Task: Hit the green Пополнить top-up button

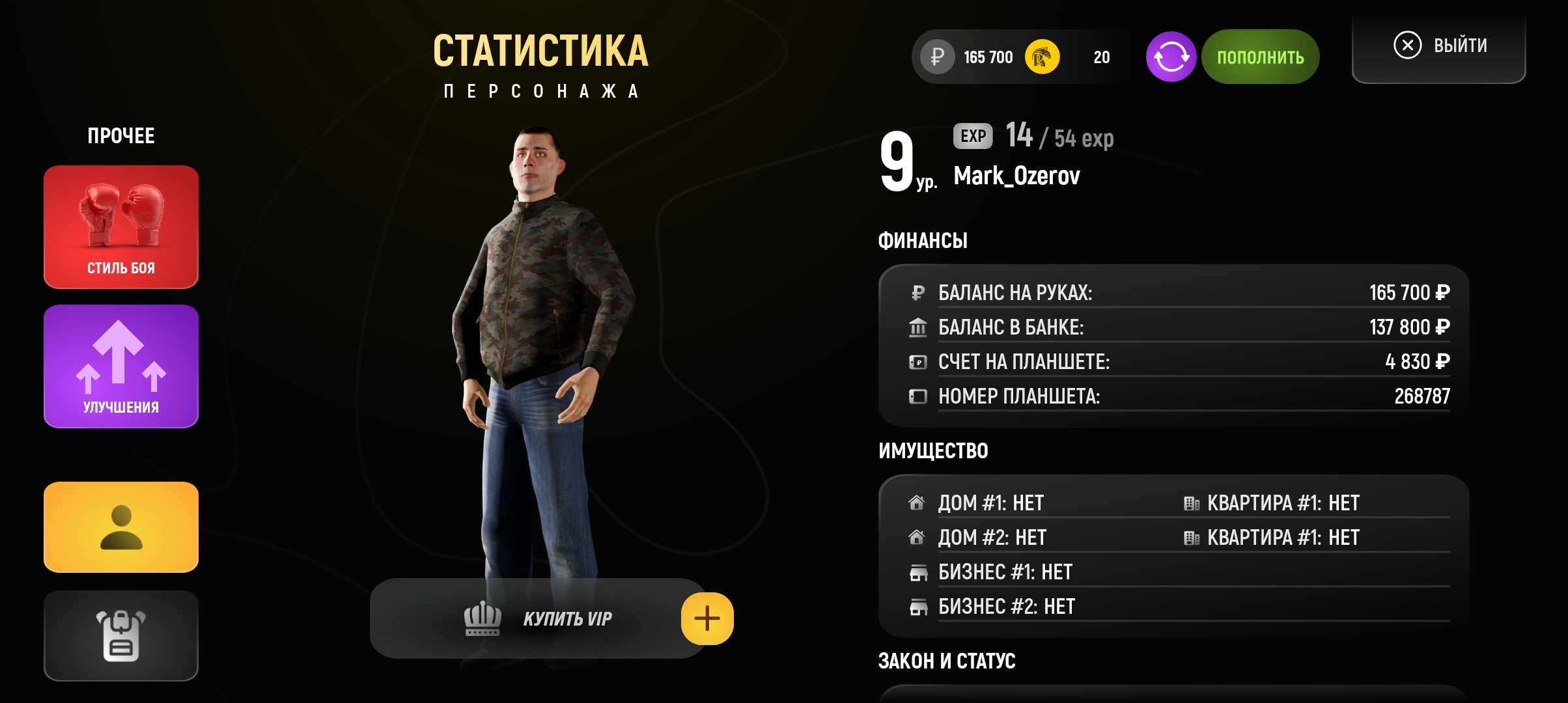Action: (x=1261, y=57)
